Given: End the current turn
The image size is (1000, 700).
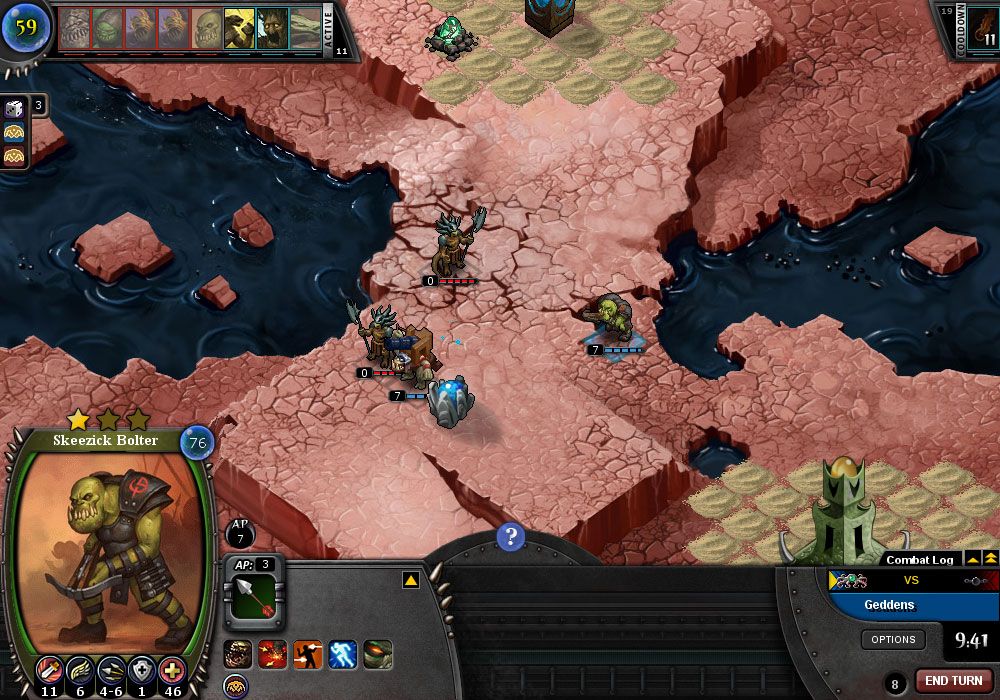Looking at the screenshot, I should [x=953, y=681].
